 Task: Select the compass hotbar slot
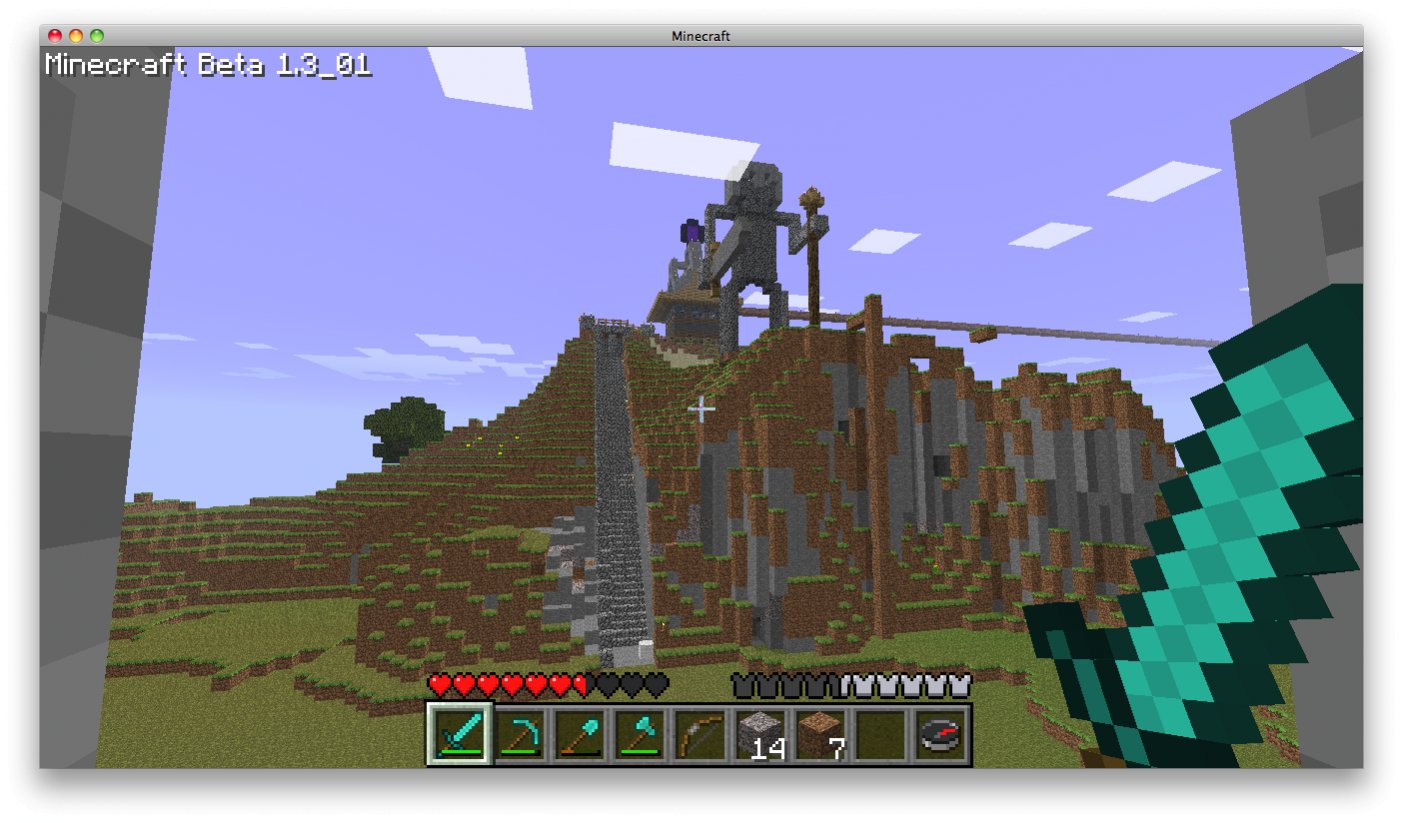click(x=940, y=734)
